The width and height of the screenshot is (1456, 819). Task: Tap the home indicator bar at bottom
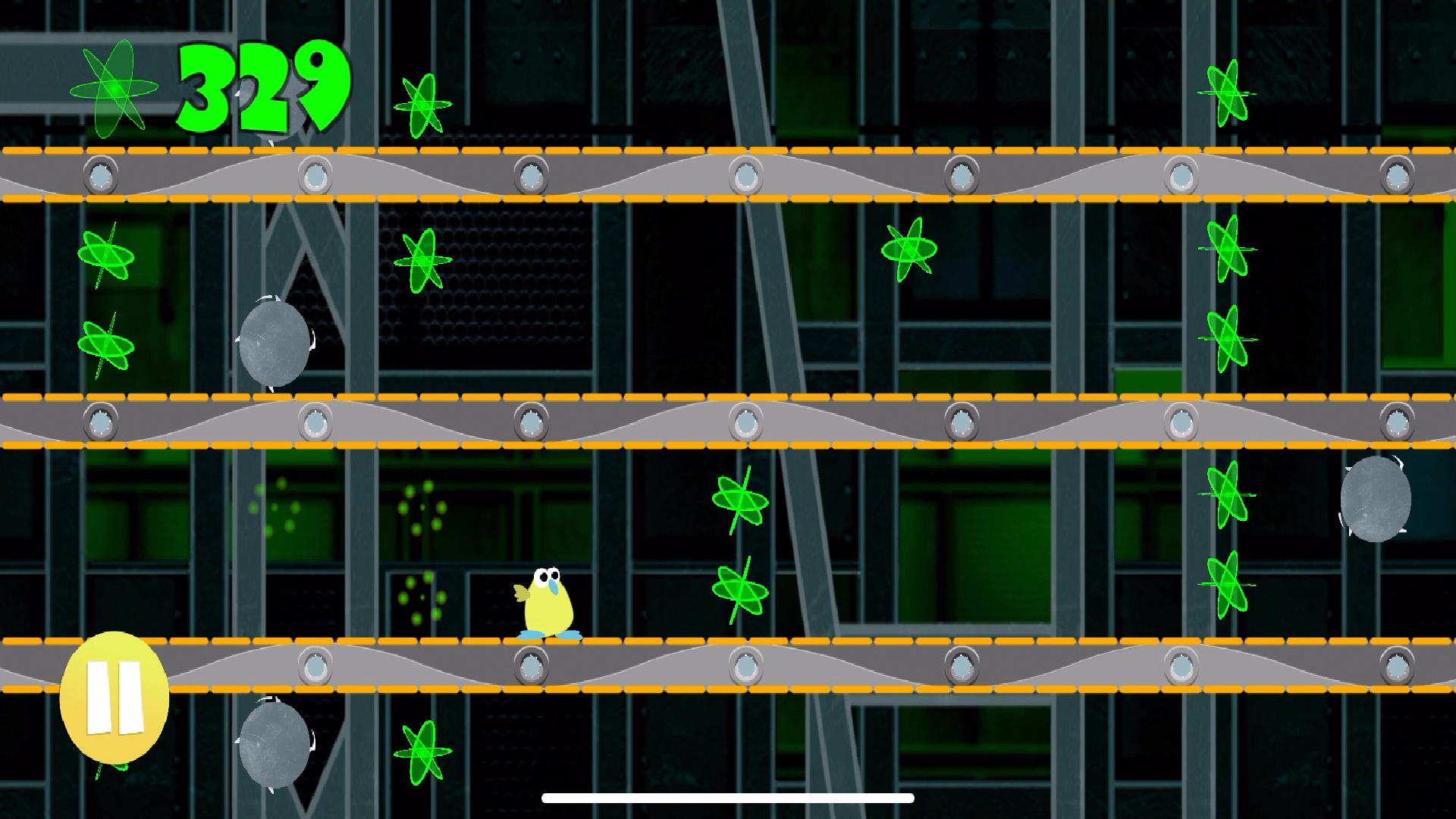(x=726, y=796)
